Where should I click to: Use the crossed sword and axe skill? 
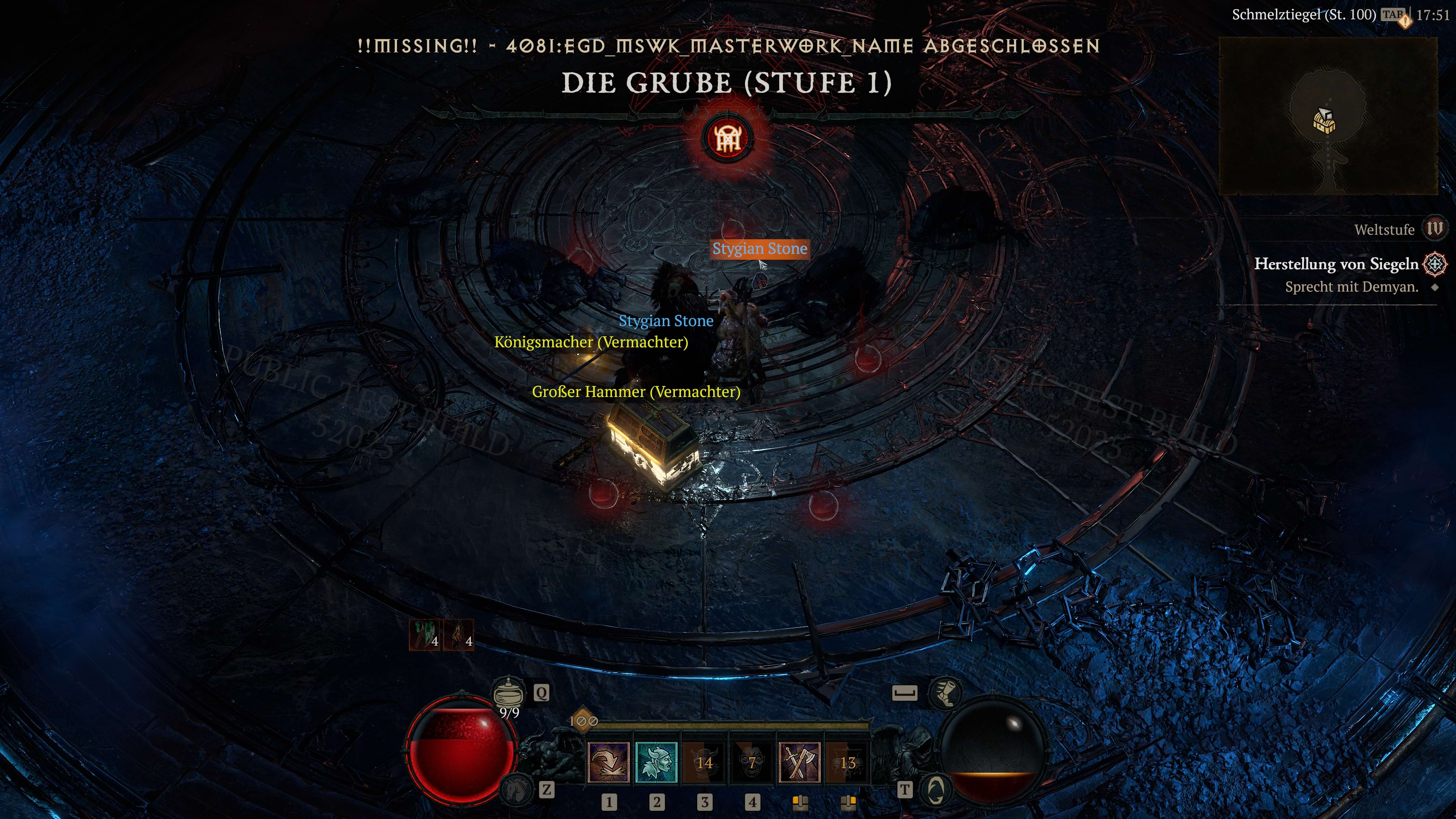799,762
